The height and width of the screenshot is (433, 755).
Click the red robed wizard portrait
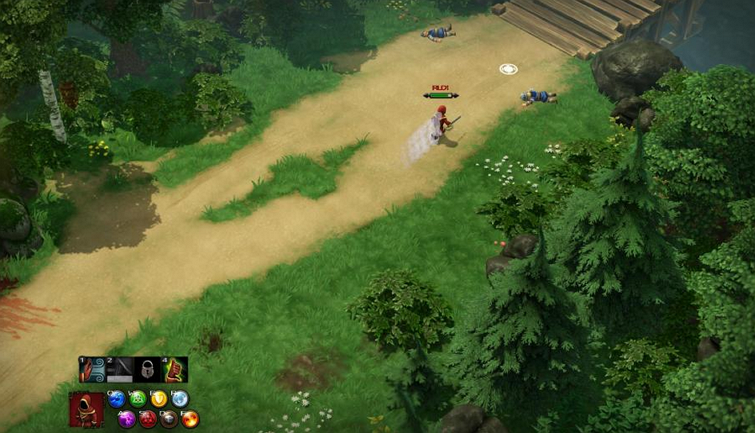(85, 409)
